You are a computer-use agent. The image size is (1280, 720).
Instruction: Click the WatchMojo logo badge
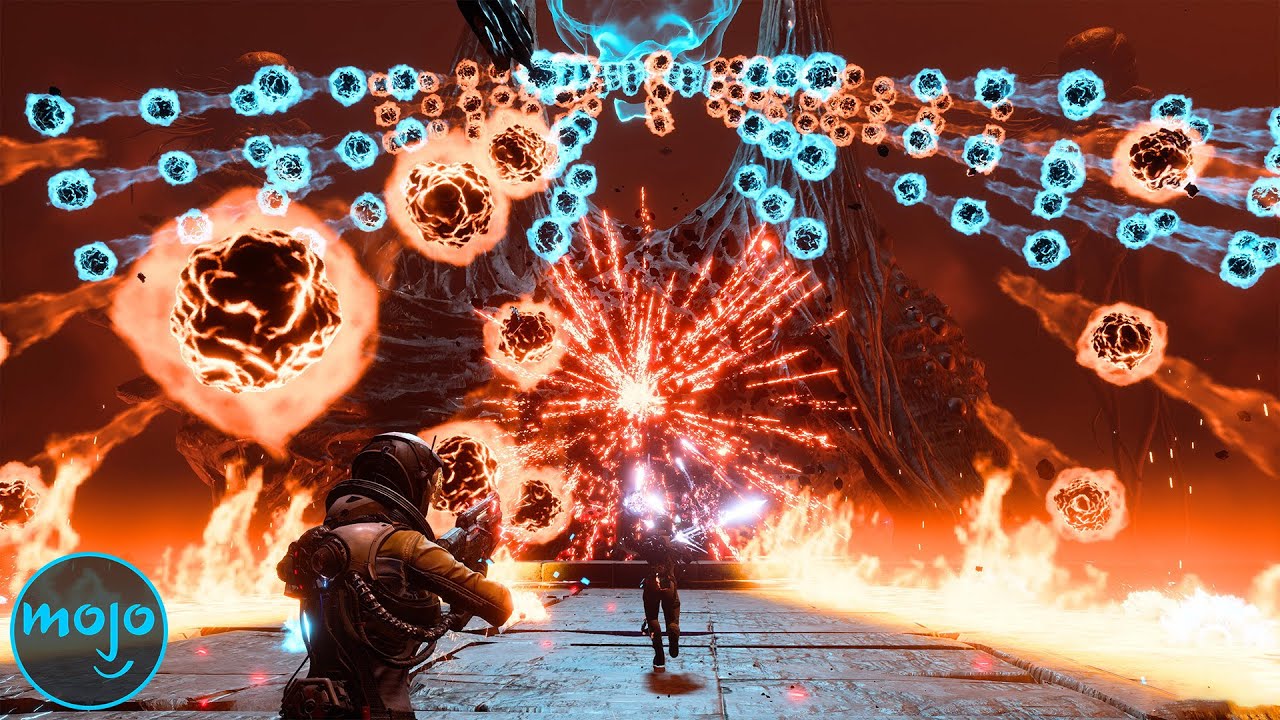pos(88,631)
